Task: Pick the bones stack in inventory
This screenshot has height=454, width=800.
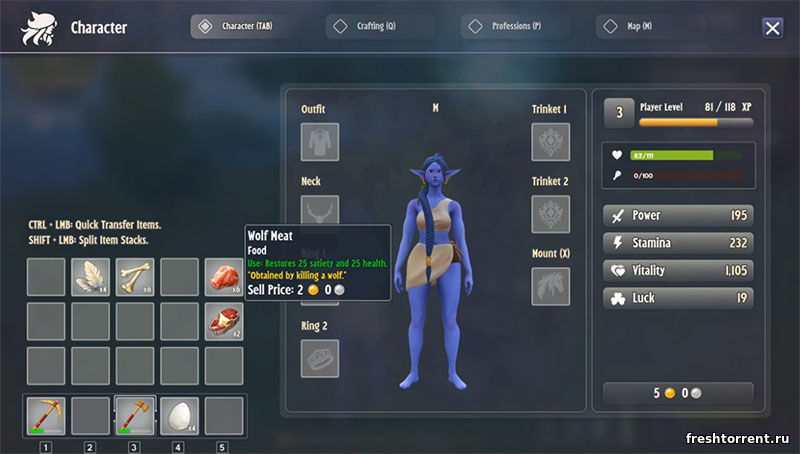Action: [x=135, y=277]
